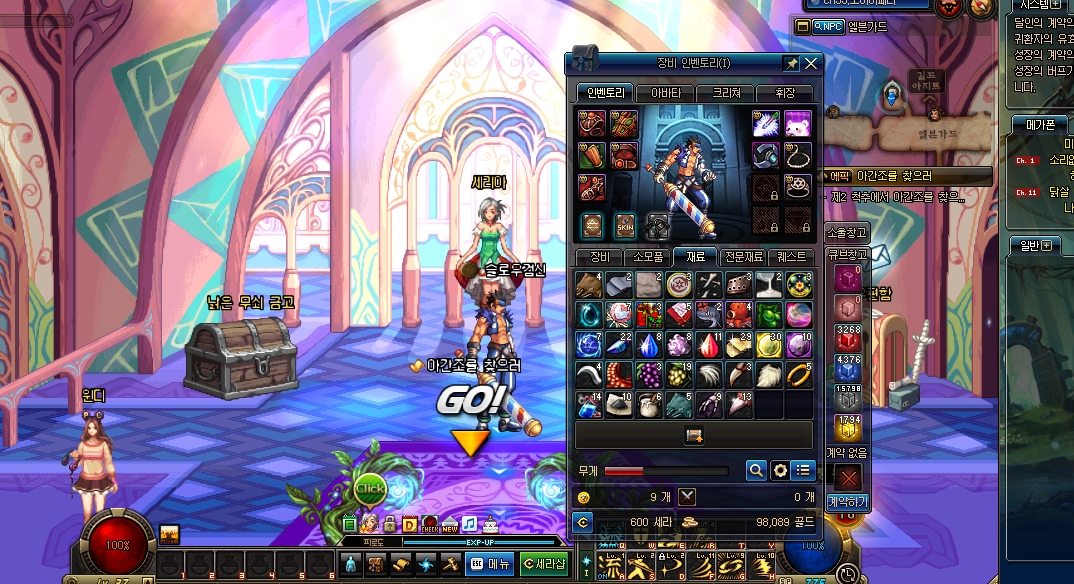
Task: Select the gold ring material item
Action: pos(799,375)
